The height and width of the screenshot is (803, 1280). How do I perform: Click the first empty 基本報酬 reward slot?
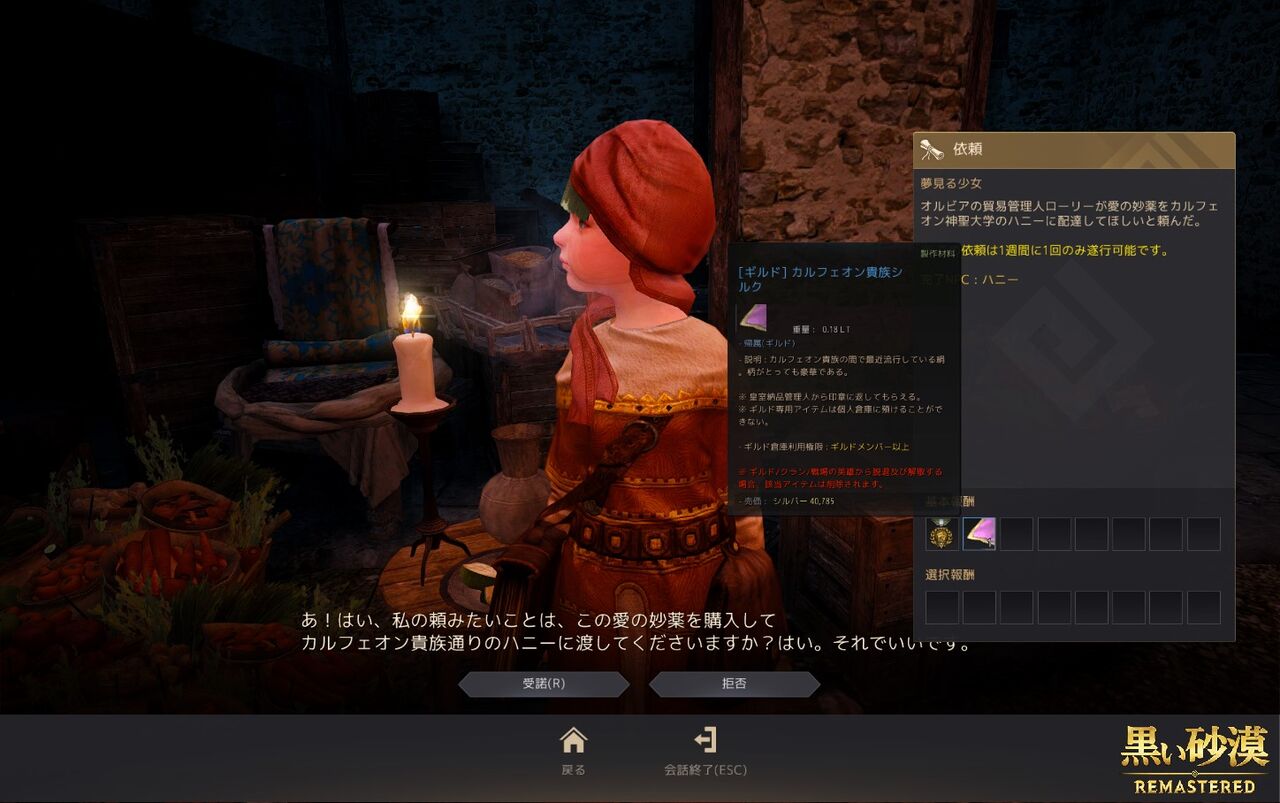click(x=1016, y=534)
